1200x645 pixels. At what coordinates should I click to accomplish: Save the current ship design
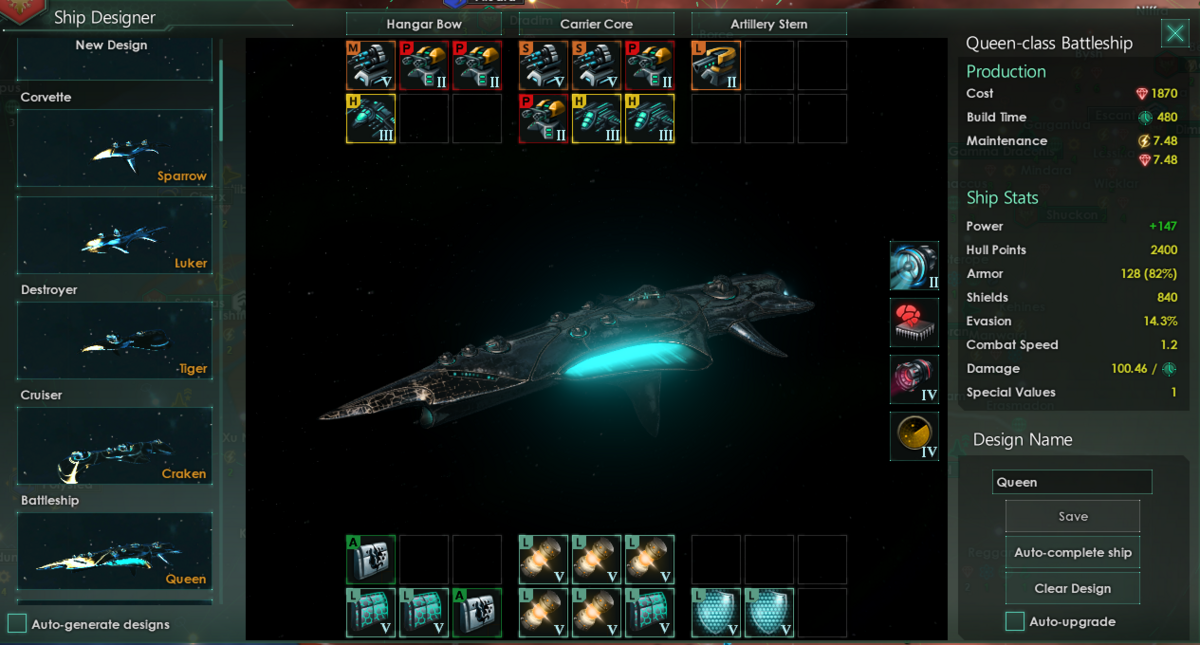pyautogui.click(x=1072, y=516)
